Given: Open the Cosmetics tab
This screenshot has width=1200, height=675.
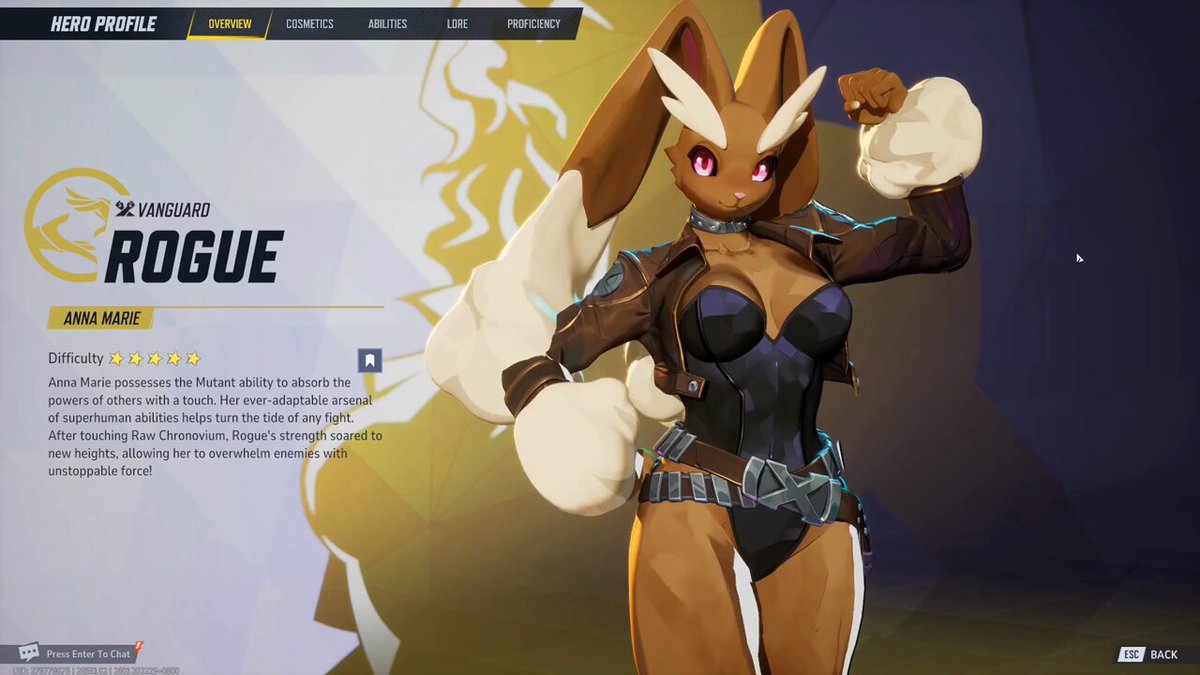Looking at the screenshot, I should tap(309, 24).
